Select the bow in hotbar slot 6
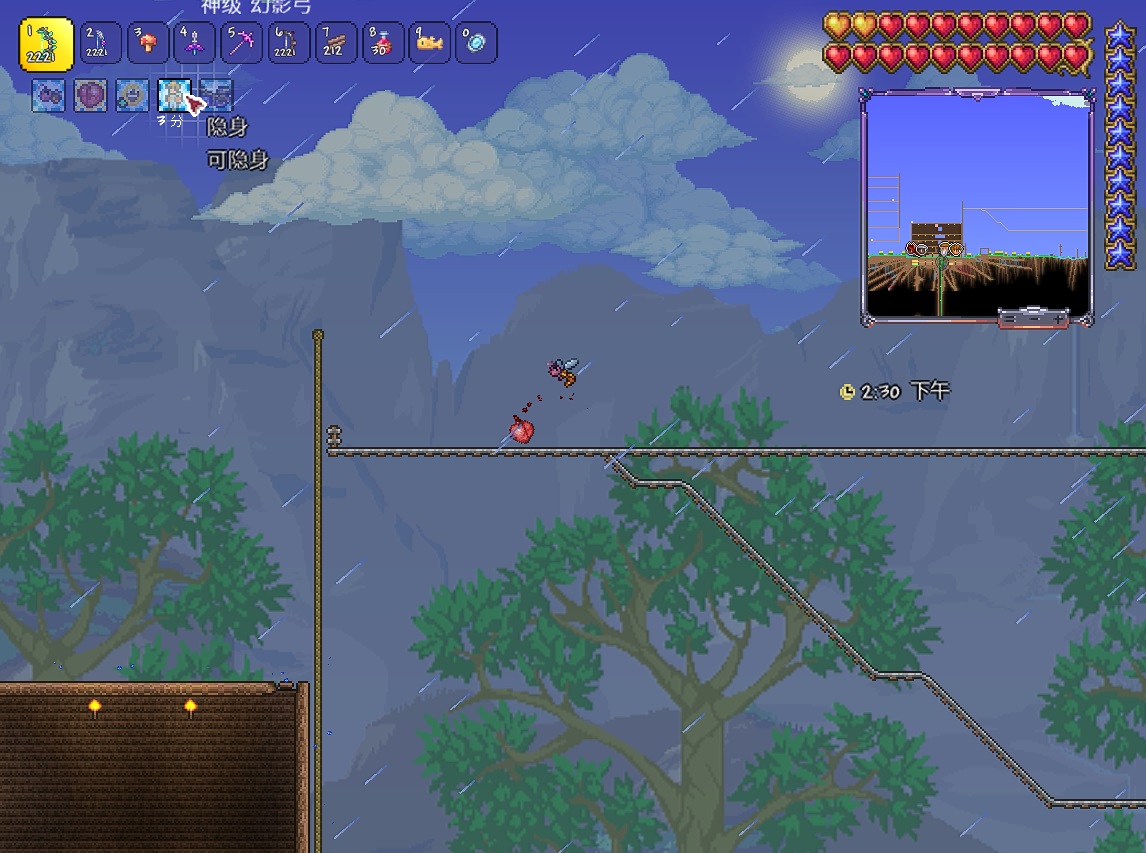Image resolution: width=1146 pixels, height=853 pixels. (x=289, y=43)
